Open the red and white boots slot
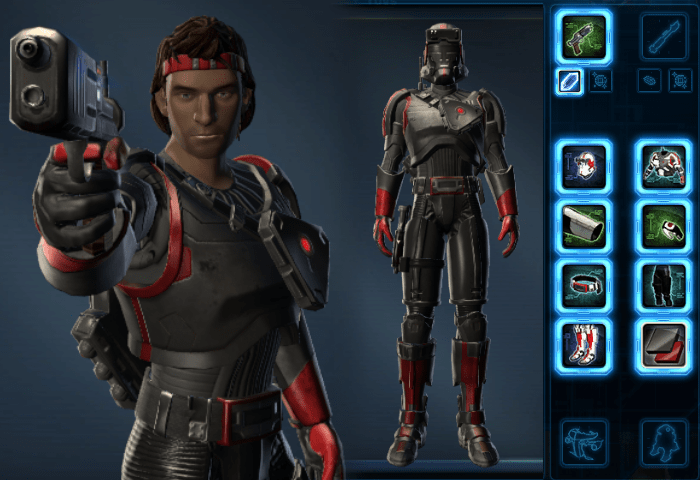700x480 pixels. (585, 343)
